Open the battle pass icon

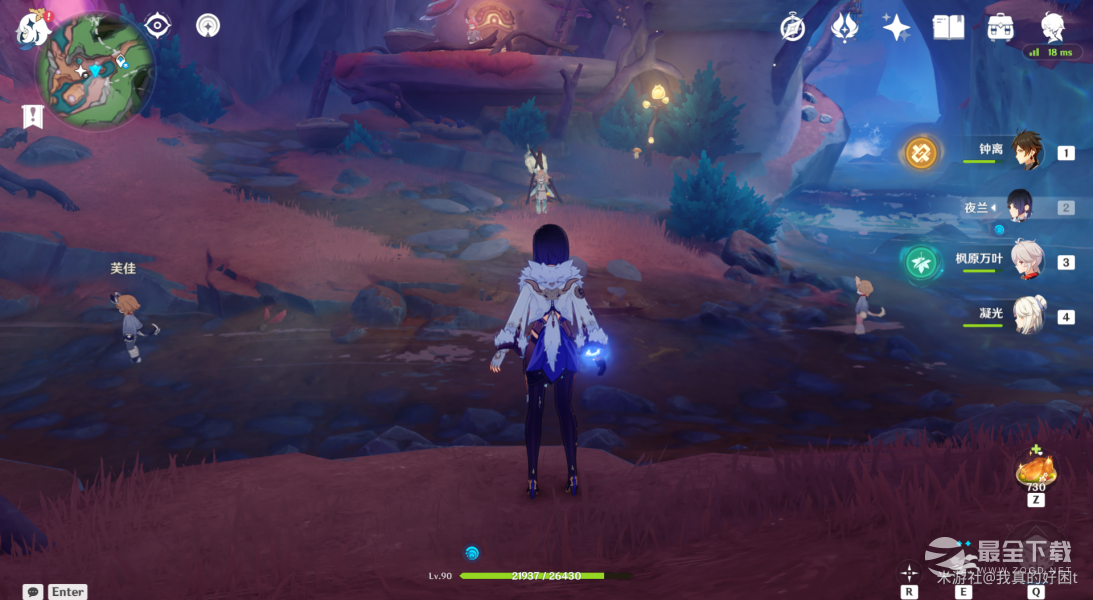pyautogui.click(x=845, y=27)
